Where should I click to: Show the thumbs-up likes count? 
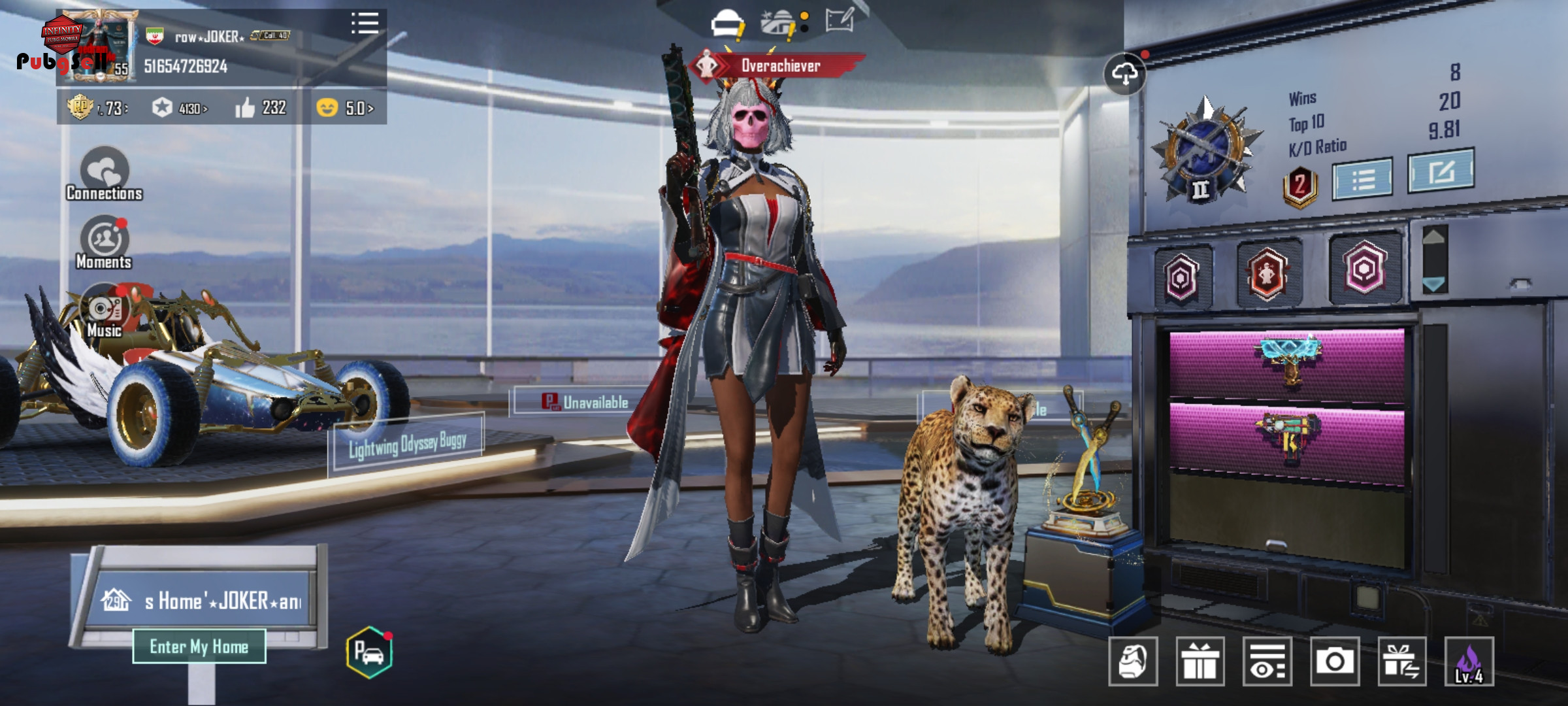tap(261, 108)
